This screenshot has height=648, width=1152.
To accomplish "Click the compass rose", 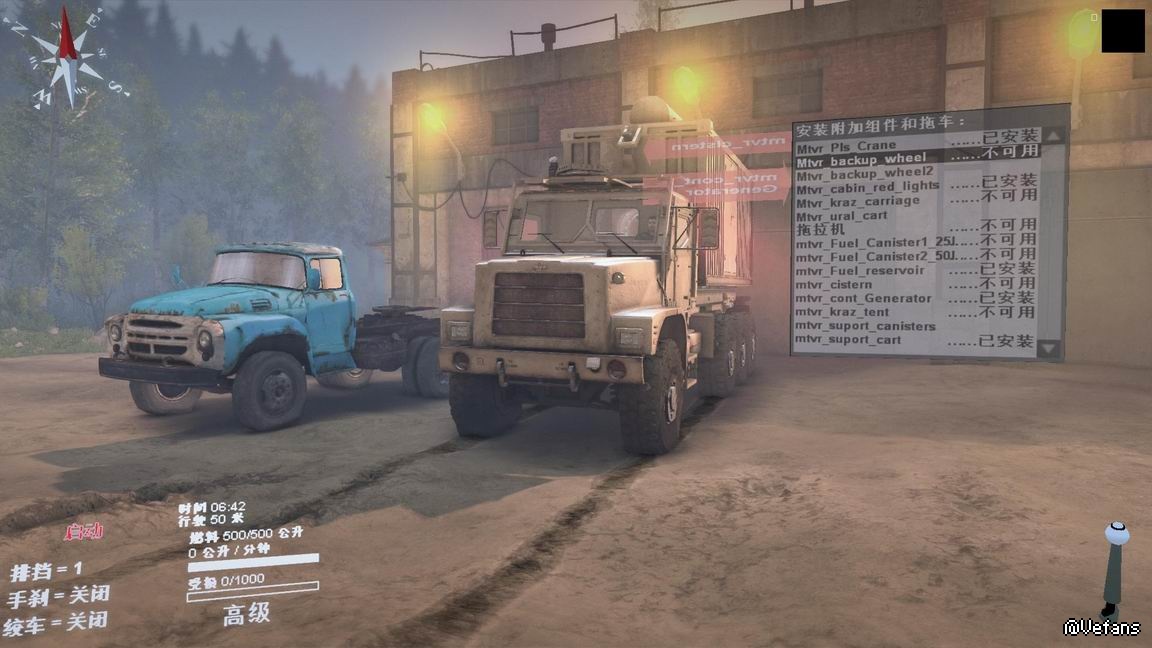I will pyautogui.click(x=67, y=55).
